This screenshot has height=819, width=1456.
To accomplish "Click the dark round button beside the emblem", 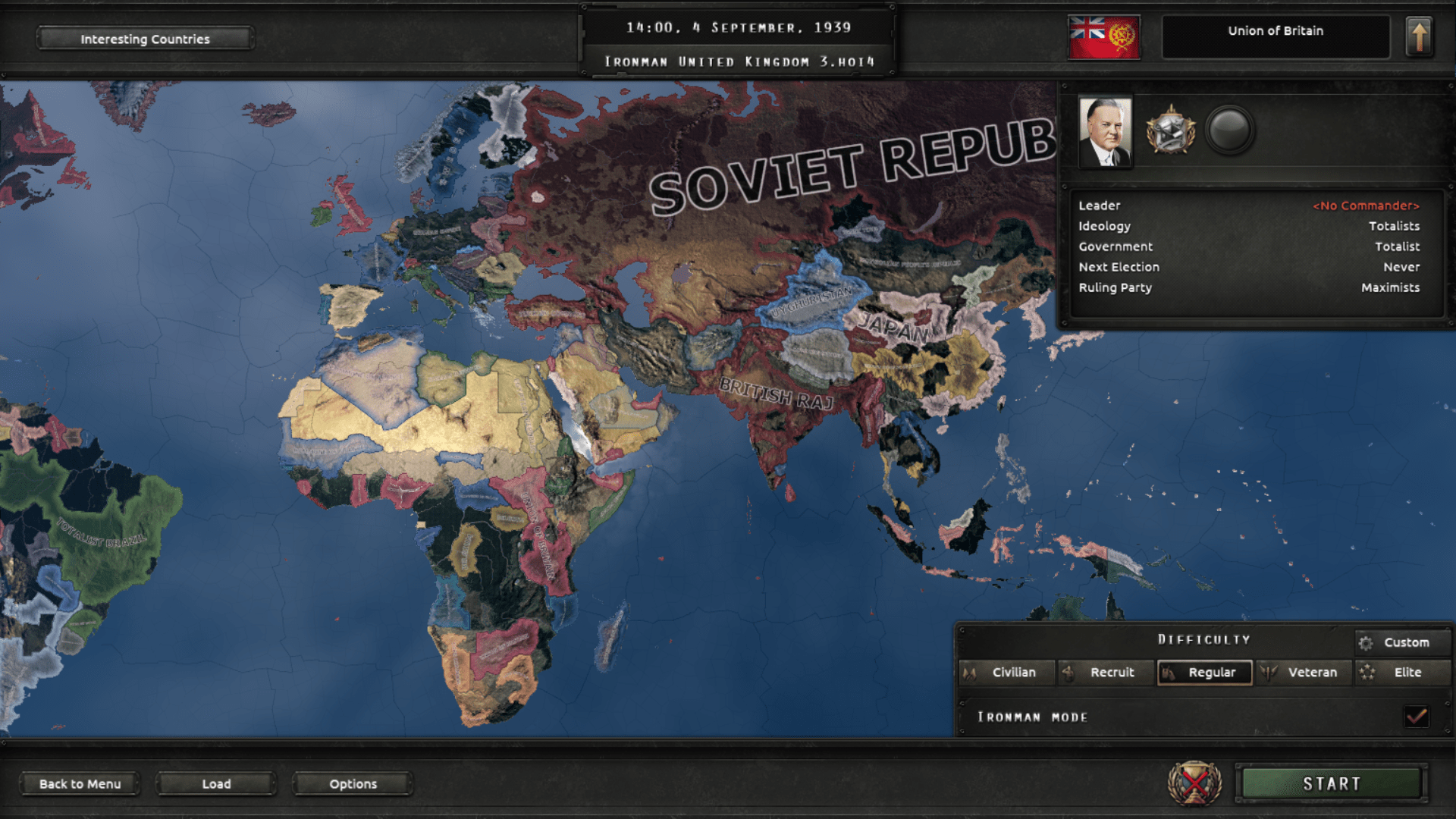I will coord(1232,129).
